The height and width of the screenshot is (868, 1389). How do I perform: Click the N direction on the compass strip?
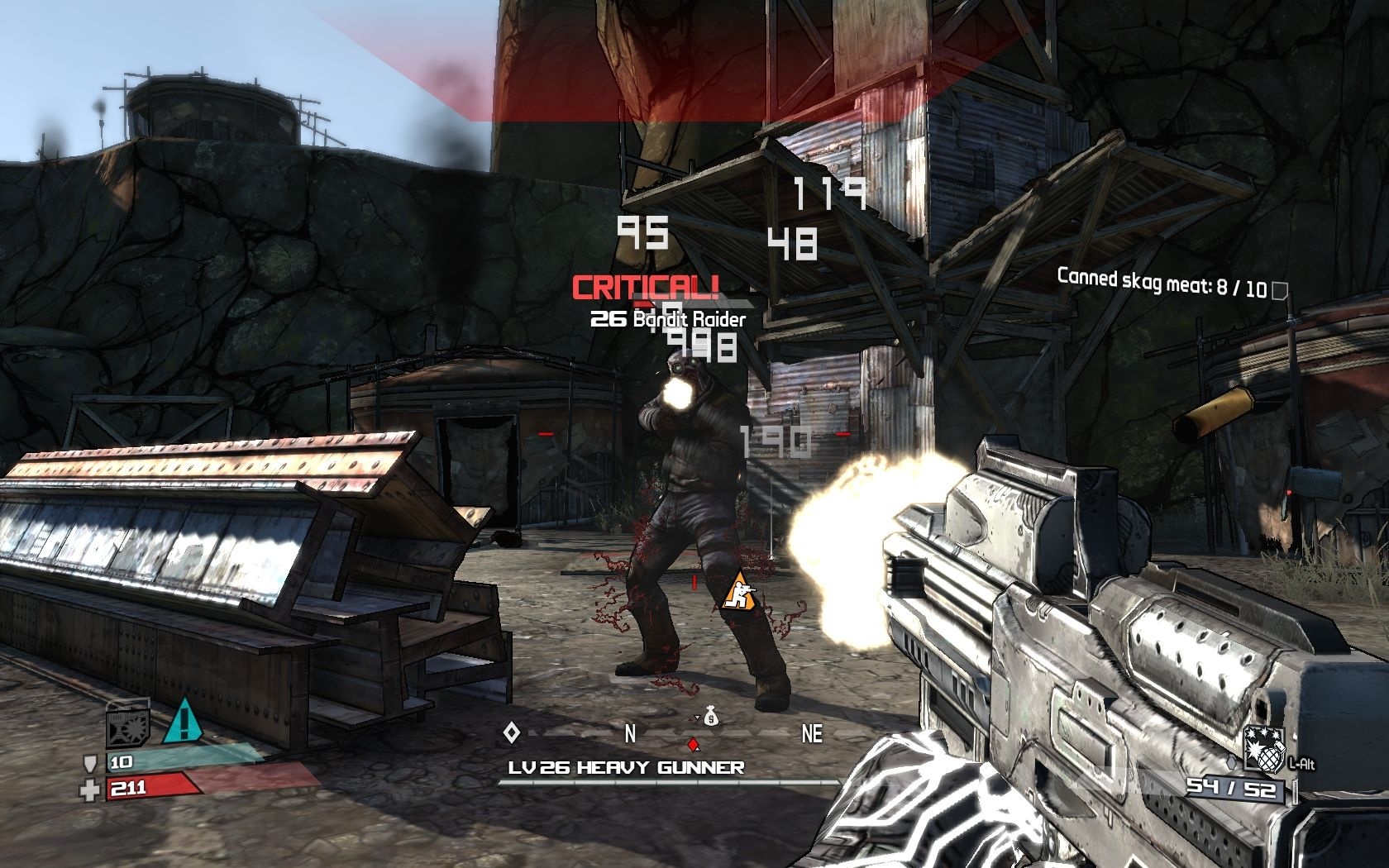point(631,732)
